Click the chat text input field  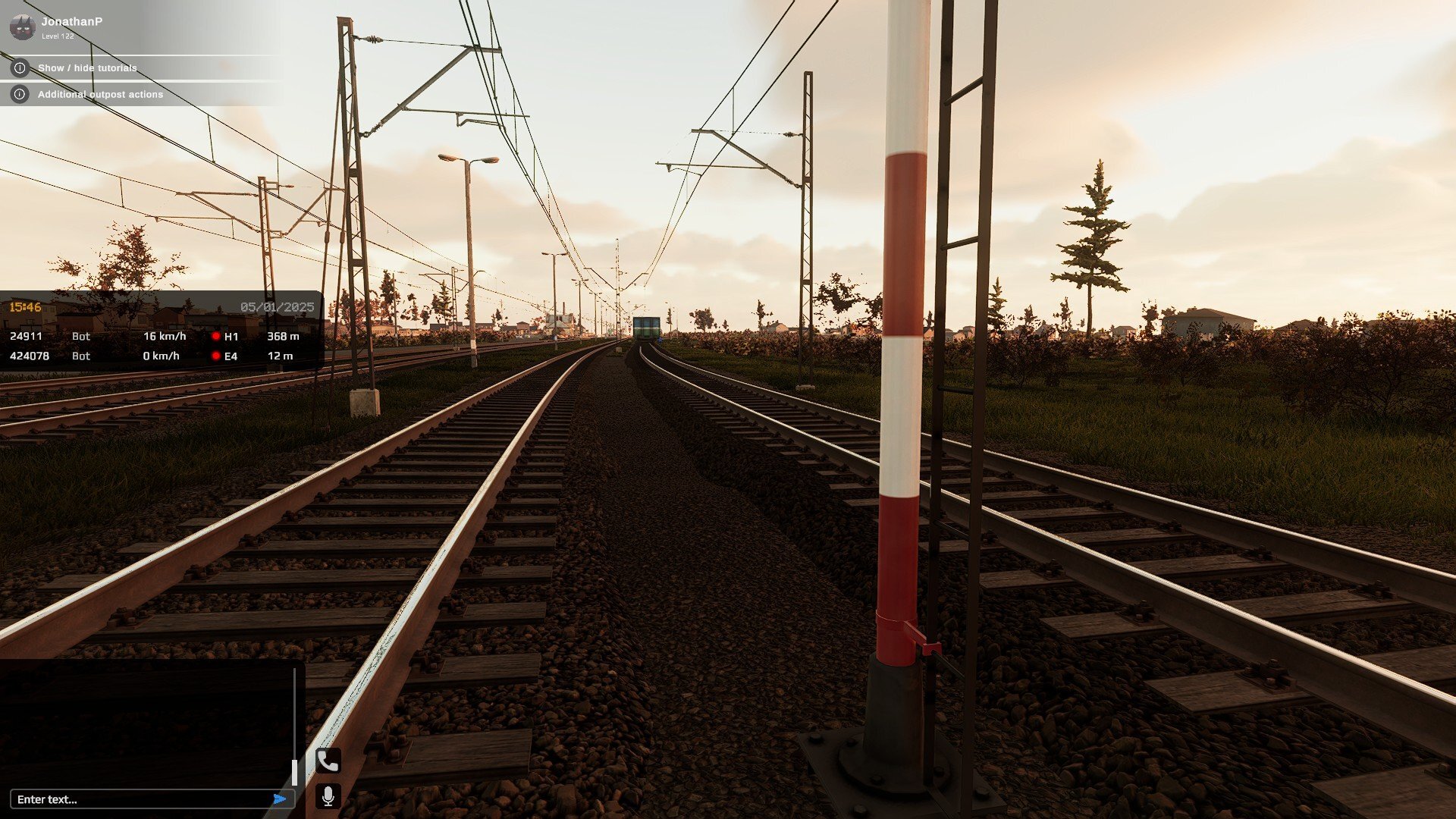[140, 799]
